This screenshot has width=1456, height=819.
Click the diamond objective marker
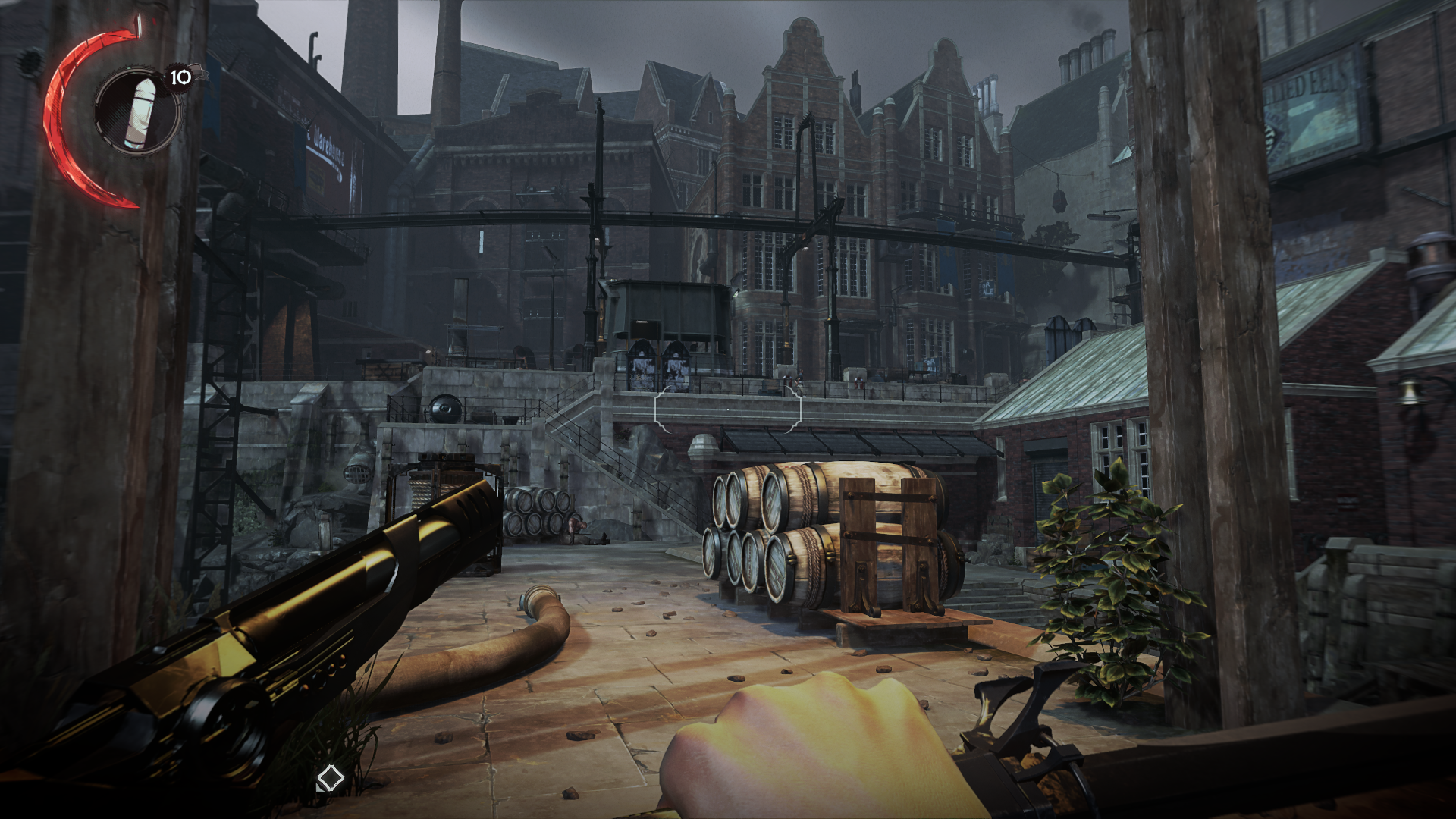coord(330,778)
